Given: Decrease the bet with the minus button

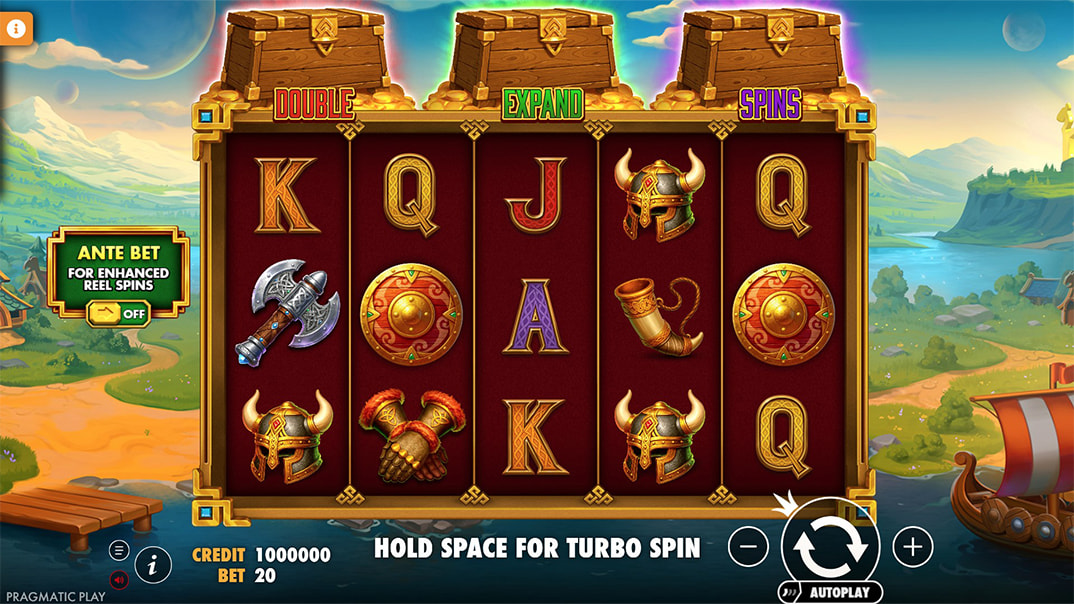Looking at the screenshot, I should click(748, 546).
